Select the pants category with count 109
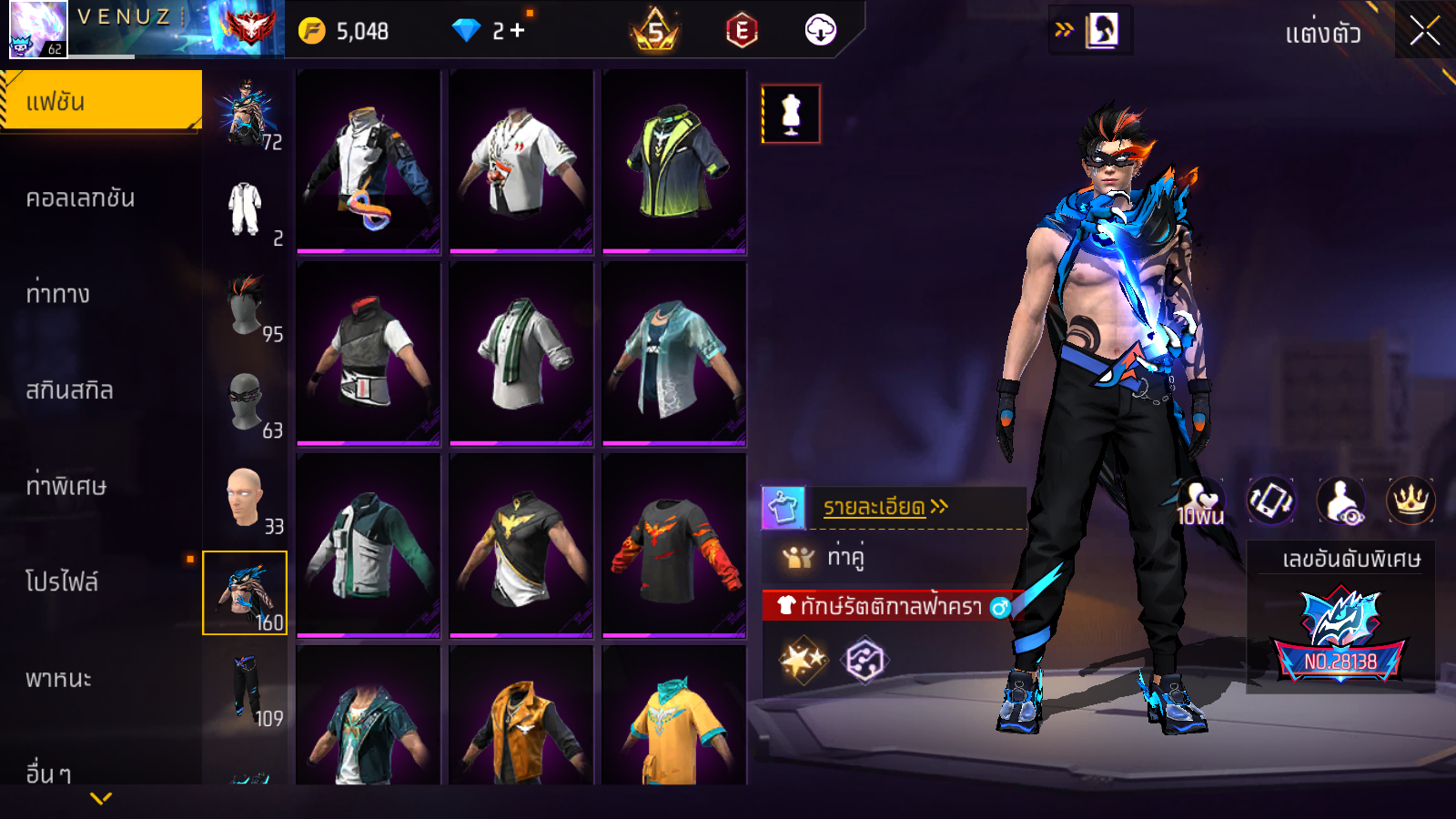This screenshot has height=819, width=1456. (x=245, y=689)
